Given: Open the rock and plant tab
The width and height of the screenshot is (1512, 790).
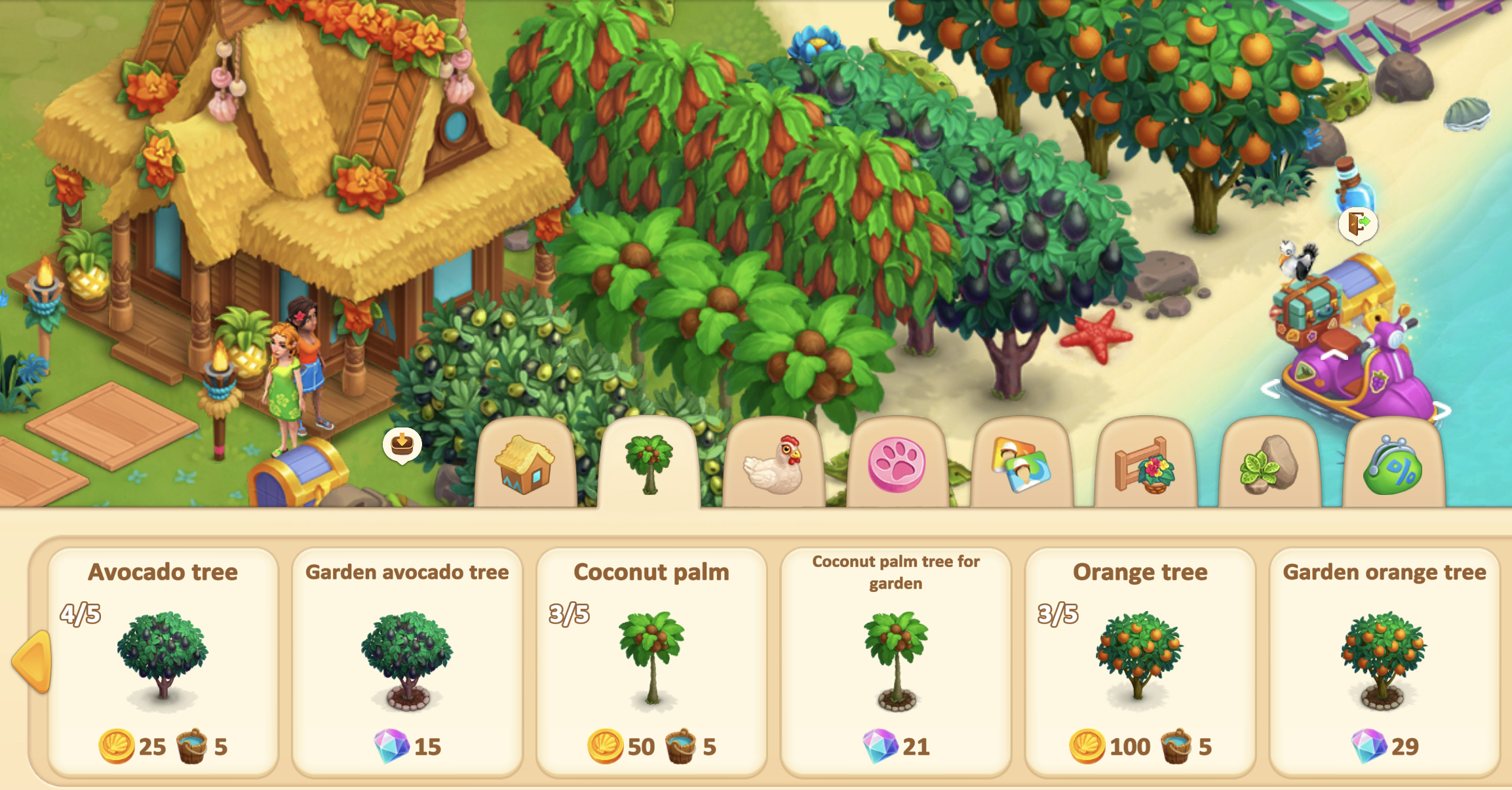Looking at the screenshot, I should [x=1269, y=465].
